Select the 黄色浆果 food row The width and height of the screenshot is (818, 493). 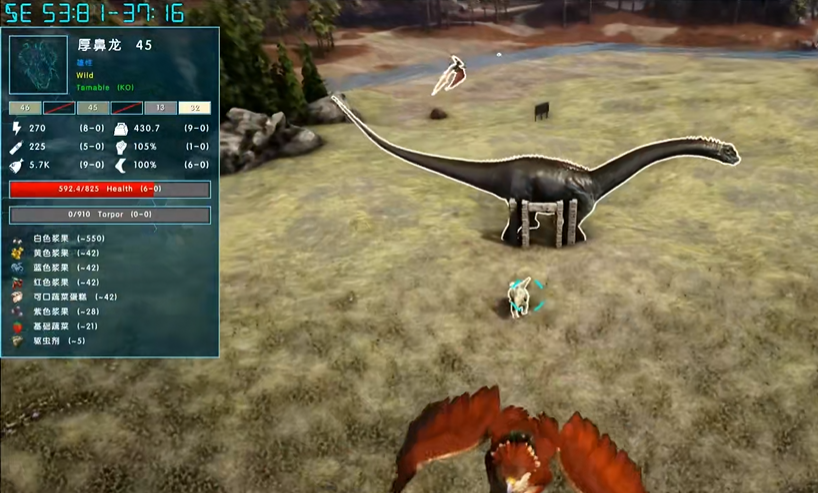click(x=63, y=253)
